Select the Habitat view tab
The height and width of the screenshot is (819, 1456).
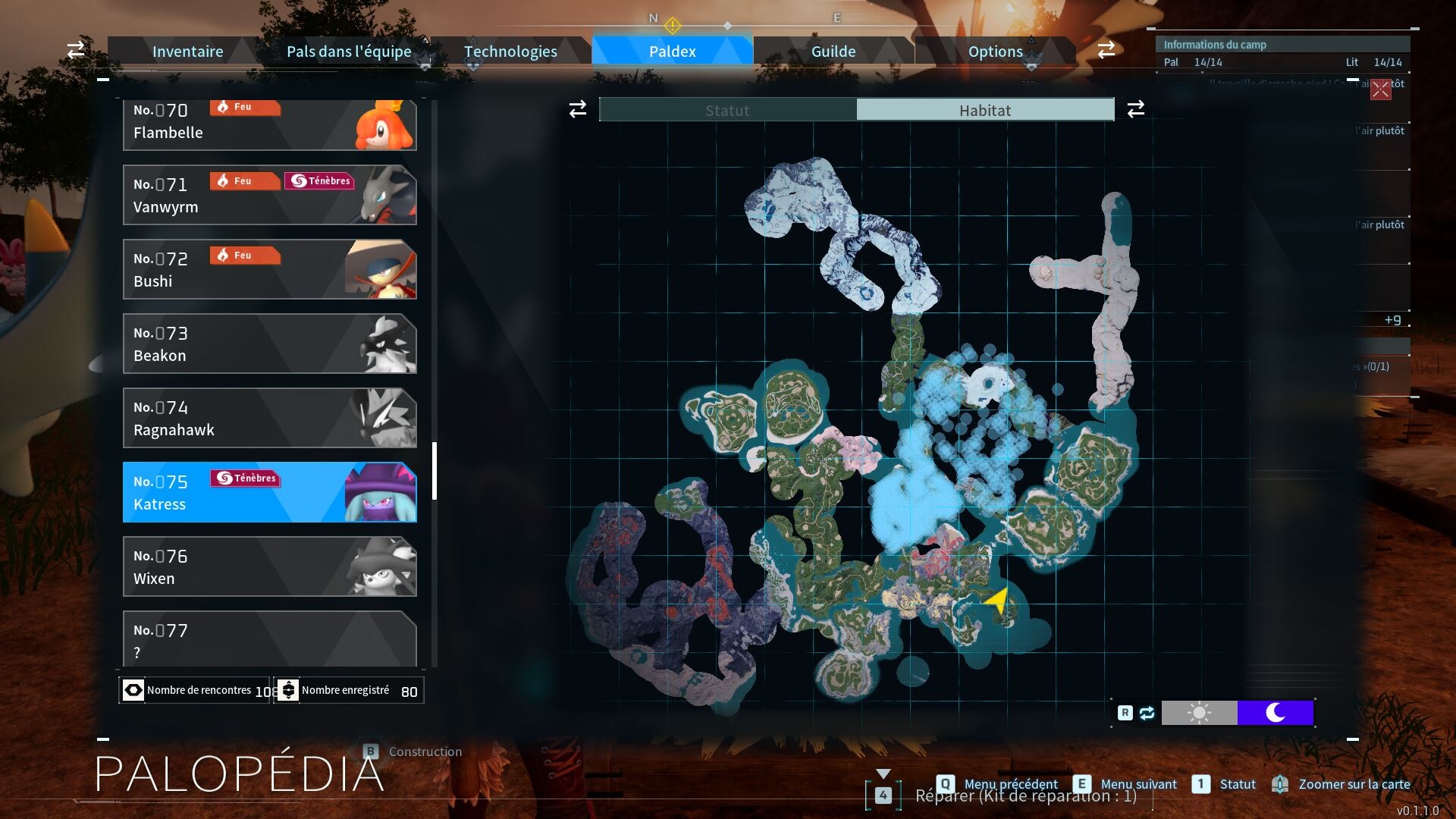984,110
